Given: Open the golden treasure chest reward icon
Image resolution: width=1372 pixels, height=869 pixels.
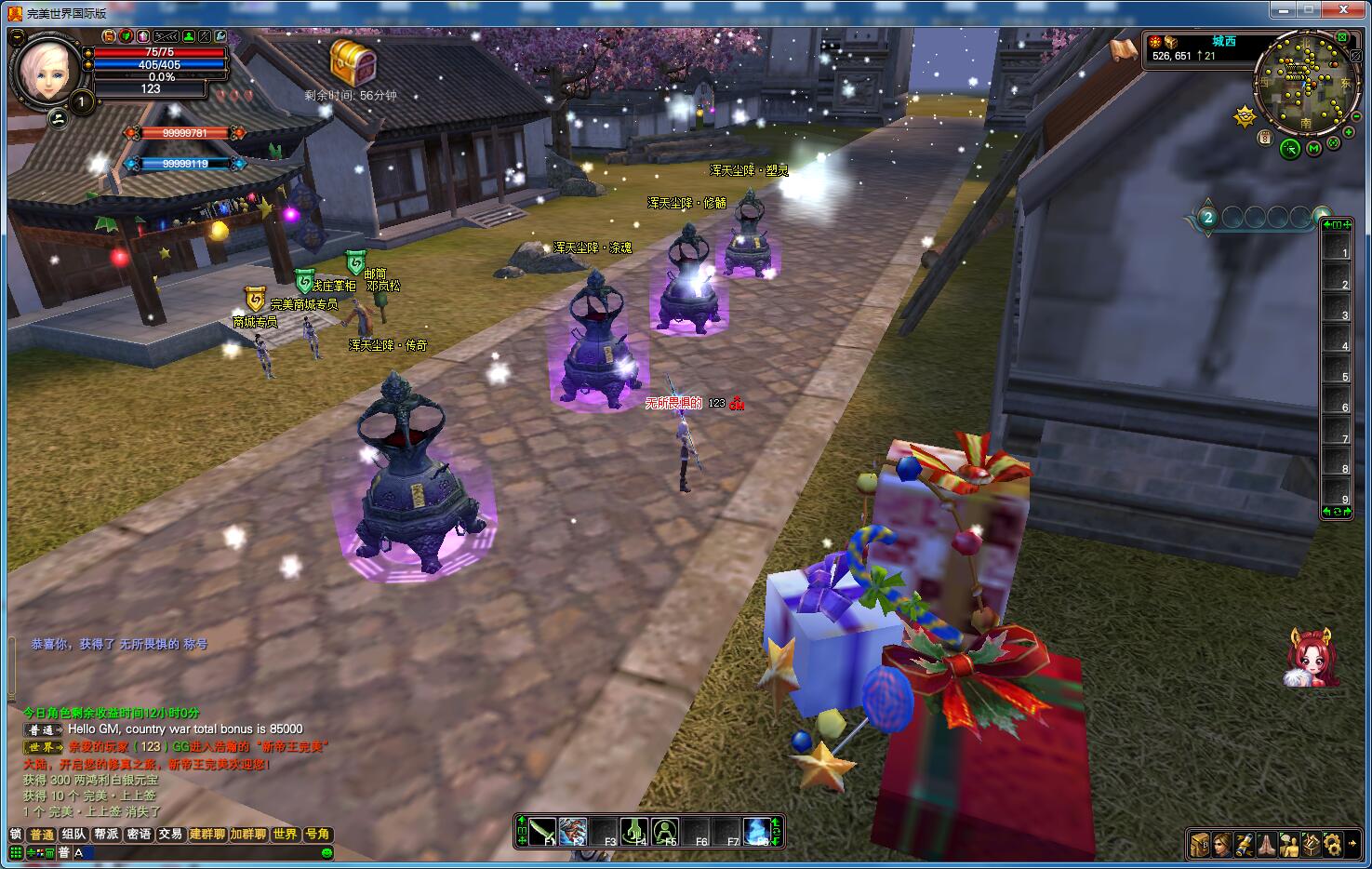Looking at the screenshot, I should click(x=353, y=62).
